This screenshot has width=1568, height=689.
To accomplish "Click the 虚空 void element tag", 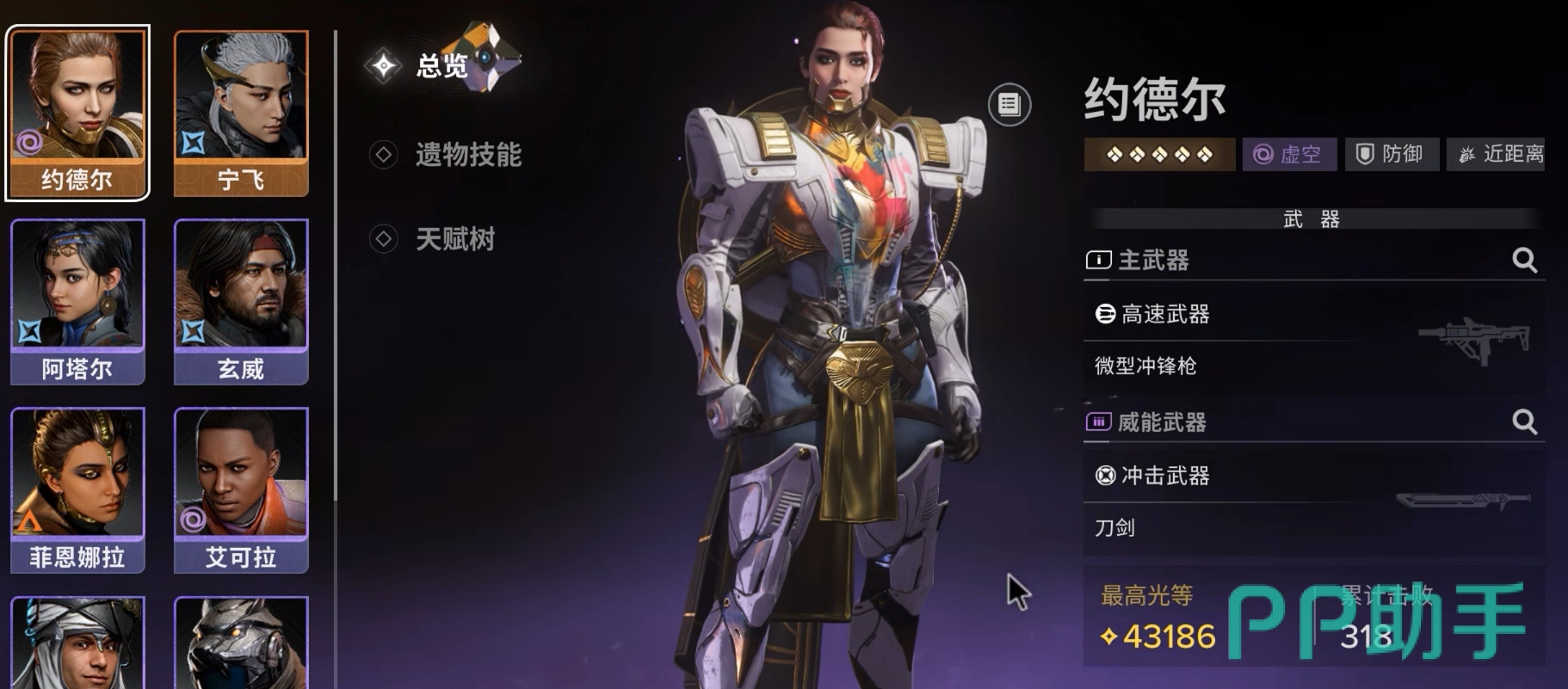I will 1289,155.
